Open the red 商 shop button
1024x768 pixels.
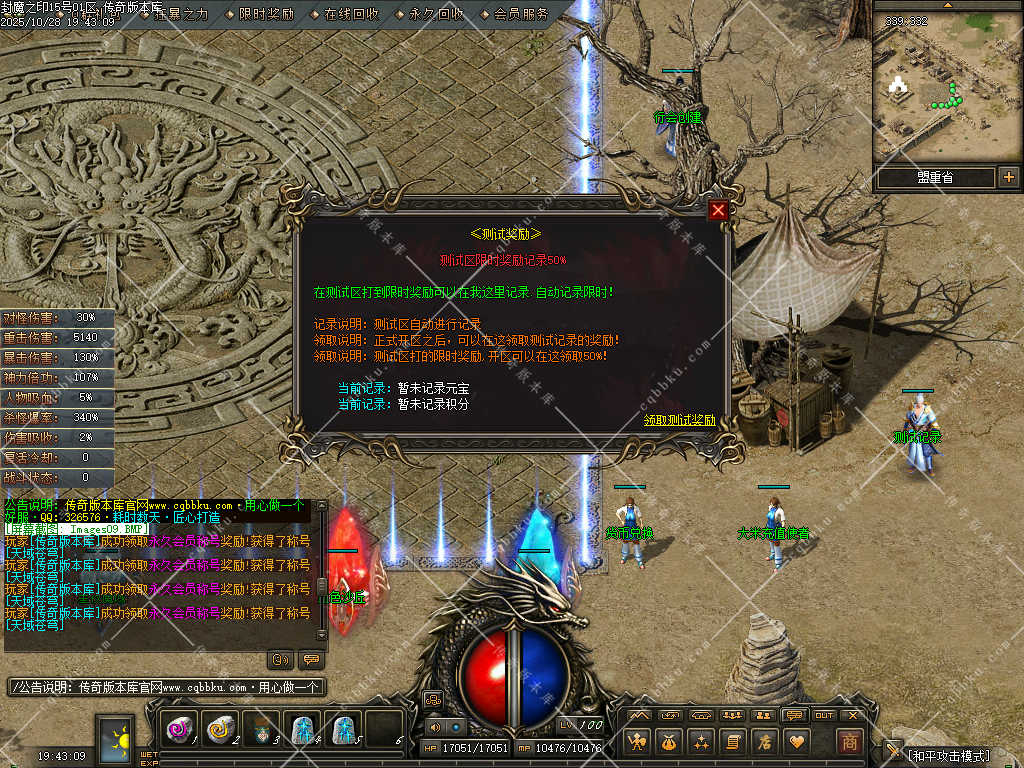(849, 741)
